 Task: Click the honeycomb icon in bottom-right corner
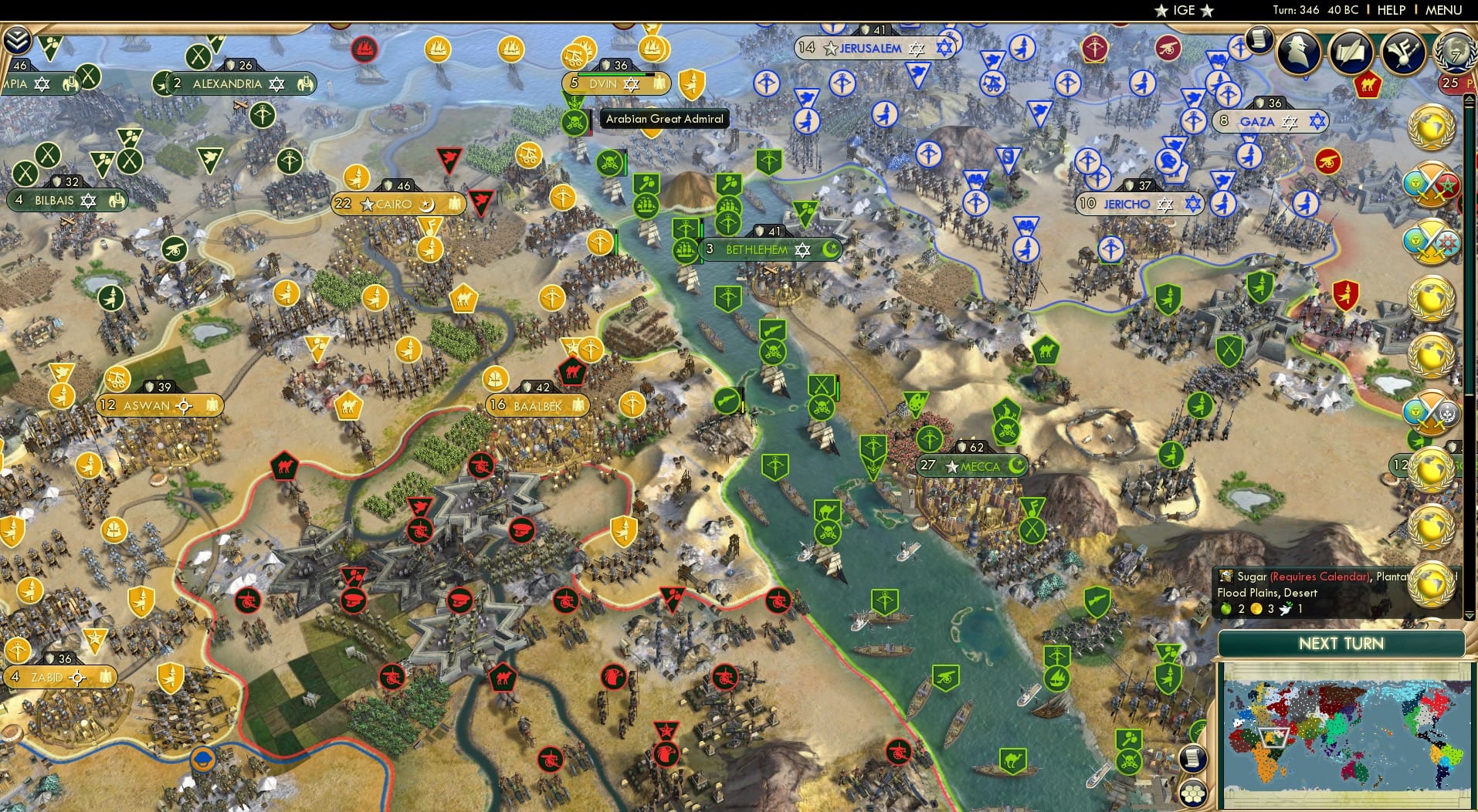pos(1194,793)
